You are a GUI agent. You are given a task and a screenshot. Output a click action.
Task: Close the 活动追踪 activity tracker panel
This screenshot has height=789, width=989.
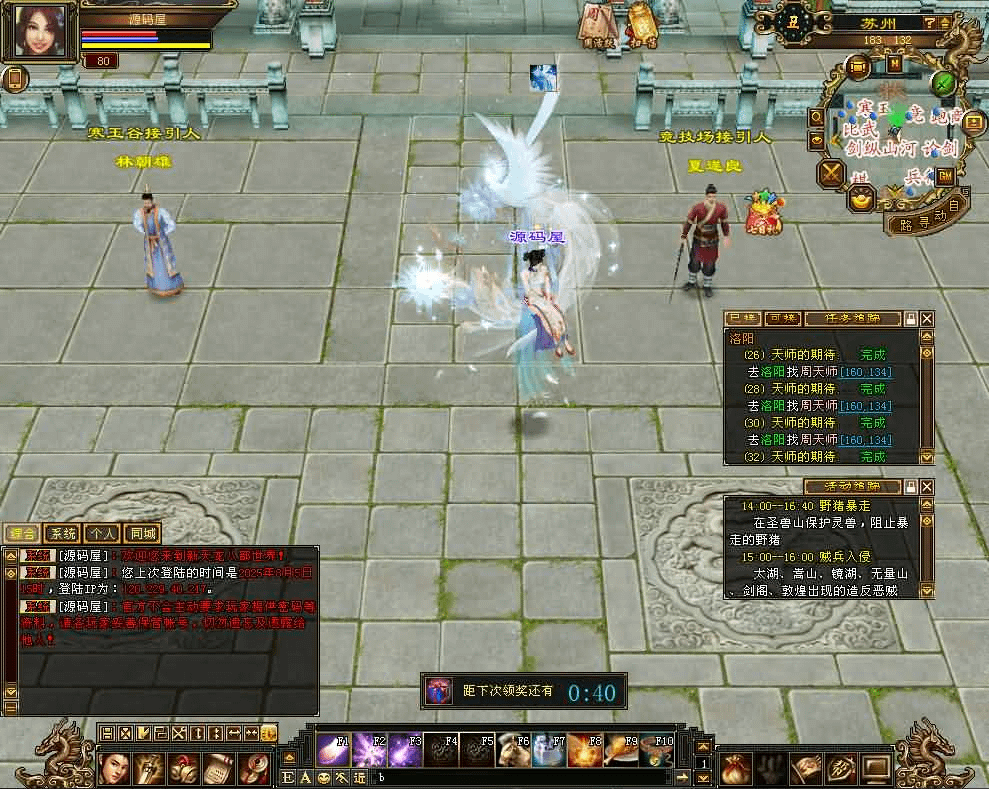(x=927, y=486)
